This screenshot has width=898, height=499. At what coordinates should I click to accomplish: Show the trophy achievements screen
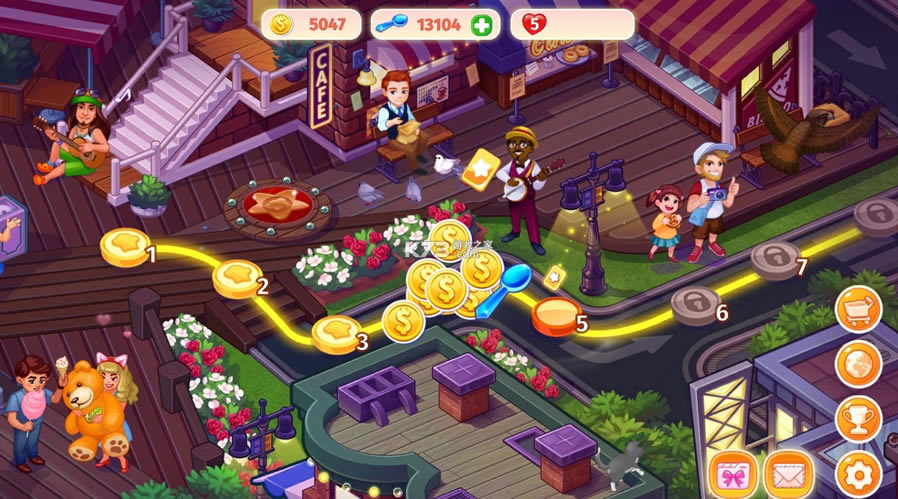[x=859, y=418]
